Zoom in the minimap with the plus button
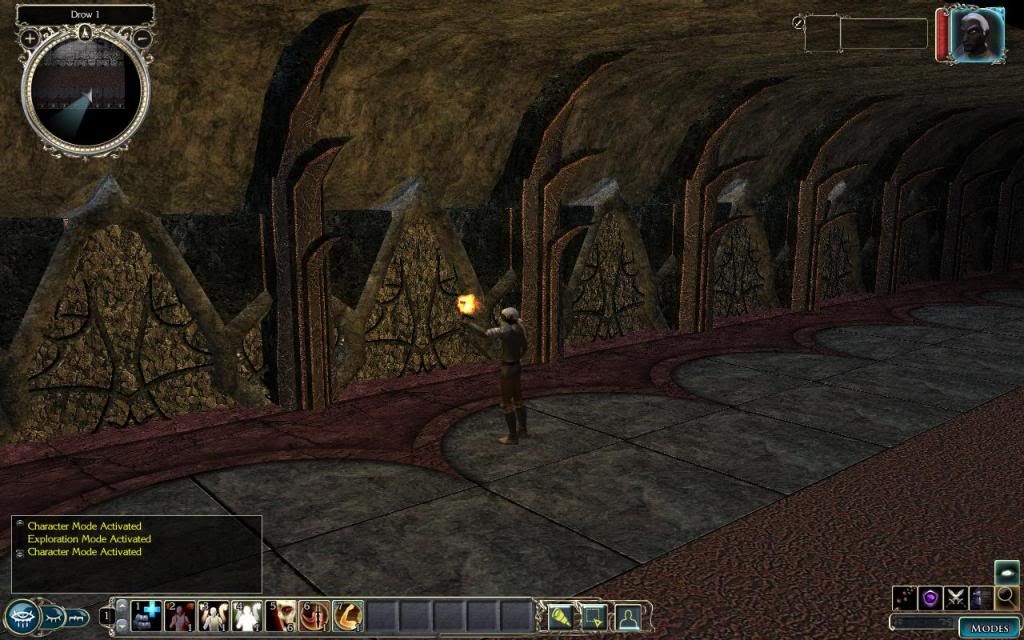 click(30, 38)
